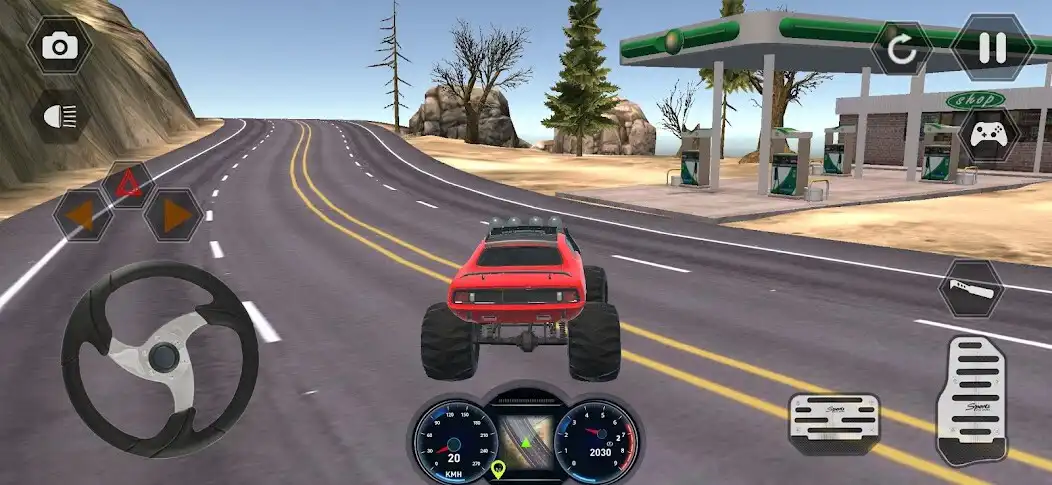Step on the gas pedal

971,401
